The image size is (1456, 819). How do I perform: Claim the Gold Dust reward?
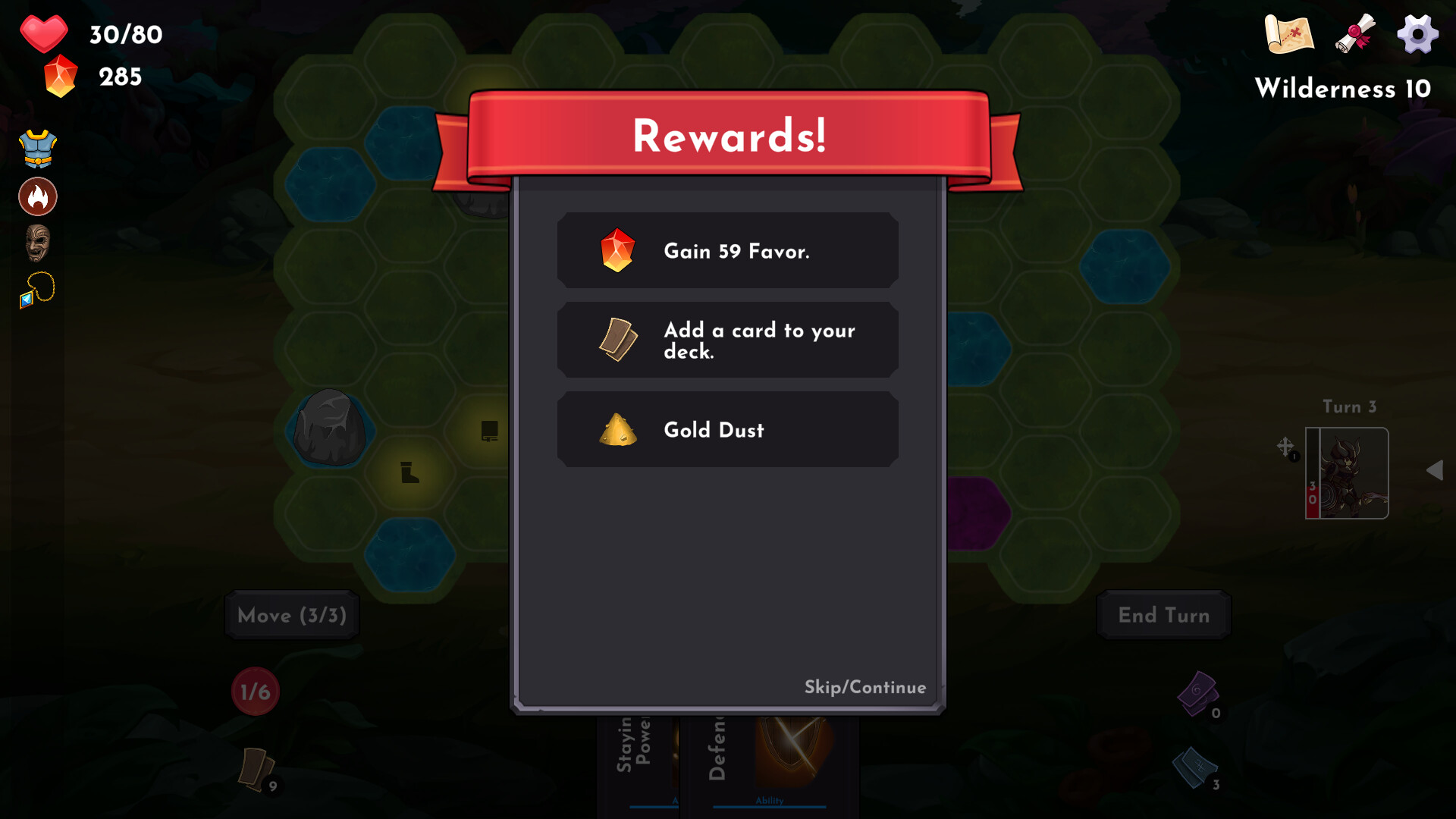coord(727,429)
